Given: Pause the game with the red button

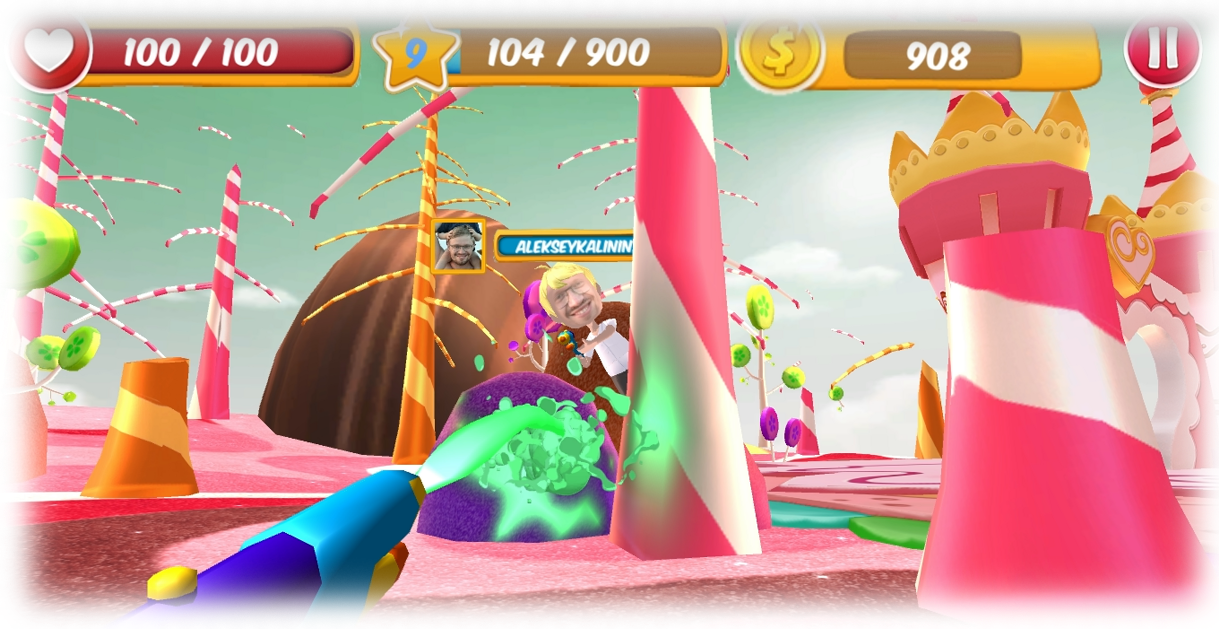Looking at the screenshot, I should 1163,49.
